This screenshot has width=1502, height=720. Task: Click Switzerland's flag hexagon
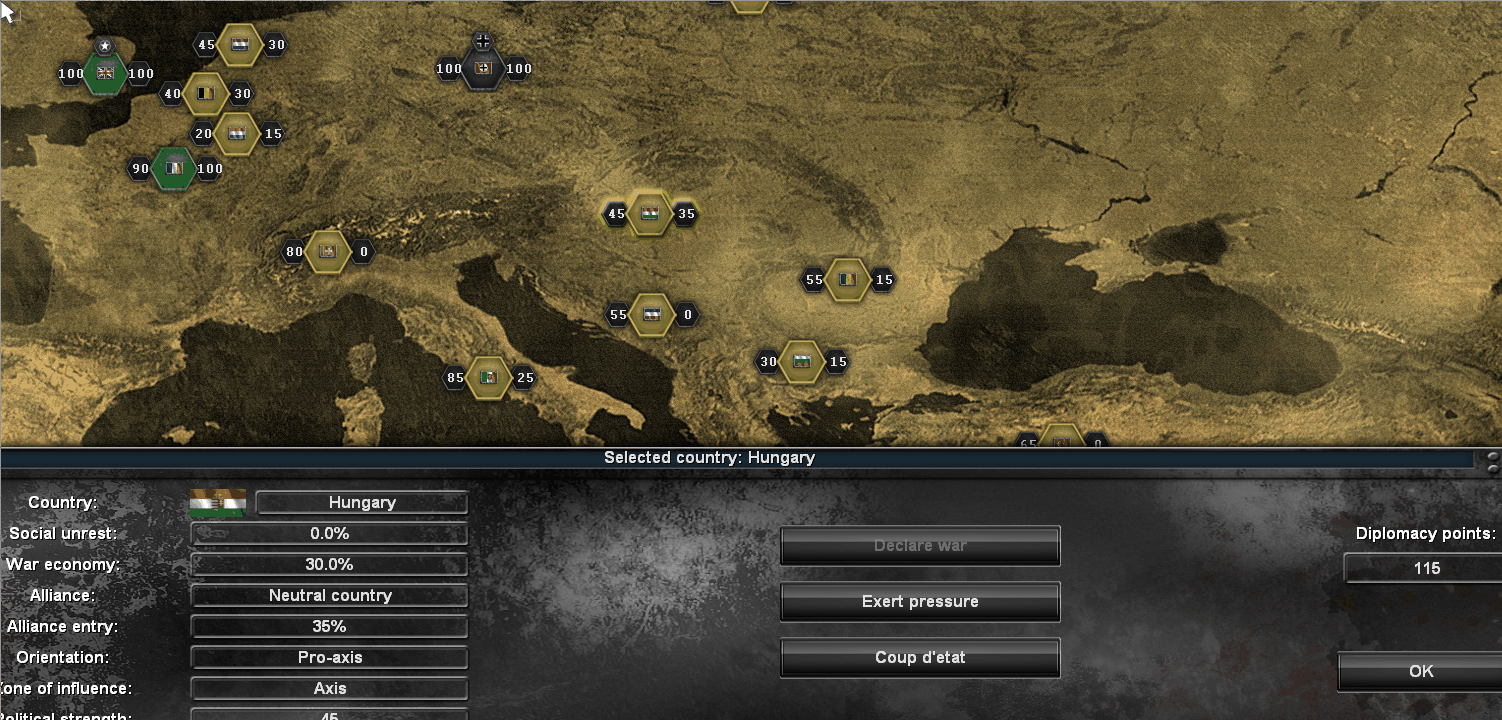pyautogui.click(x=328, y=251)
